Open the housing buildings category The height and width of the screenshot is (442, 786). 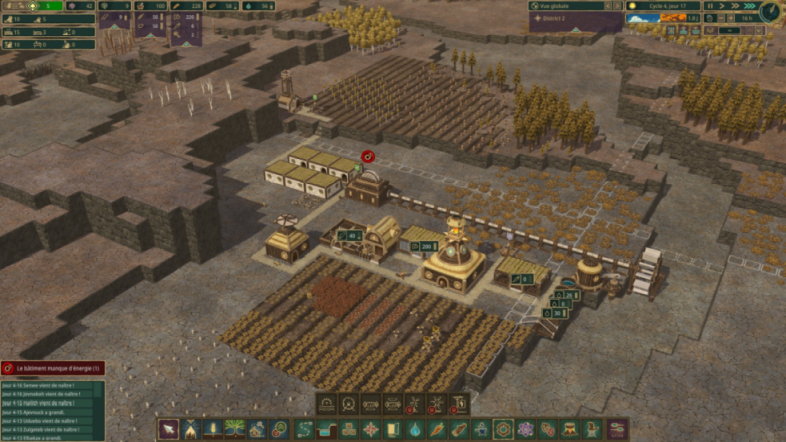point(258,429)
